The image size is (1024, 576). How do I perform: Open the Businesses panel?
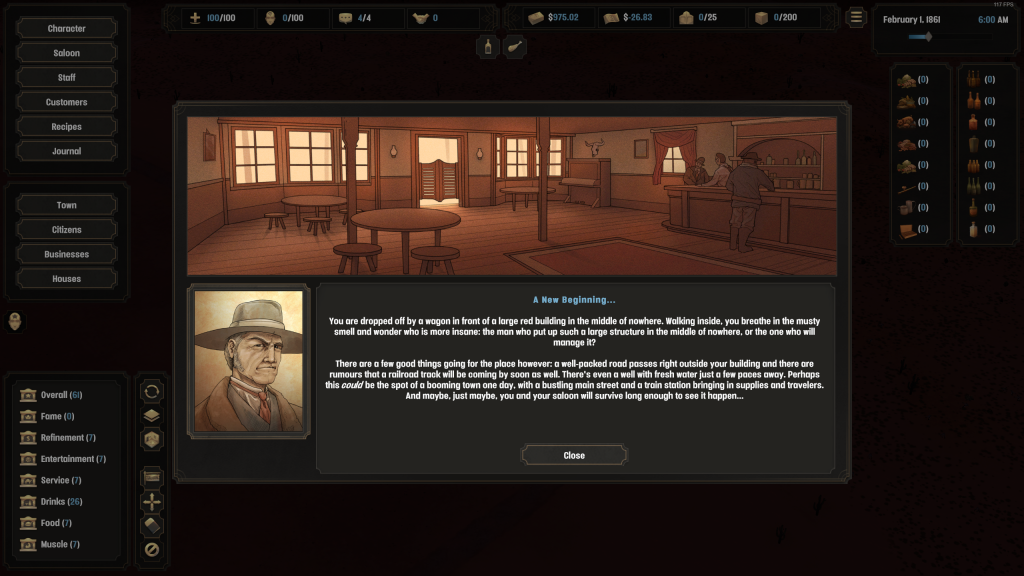[67, 254]
